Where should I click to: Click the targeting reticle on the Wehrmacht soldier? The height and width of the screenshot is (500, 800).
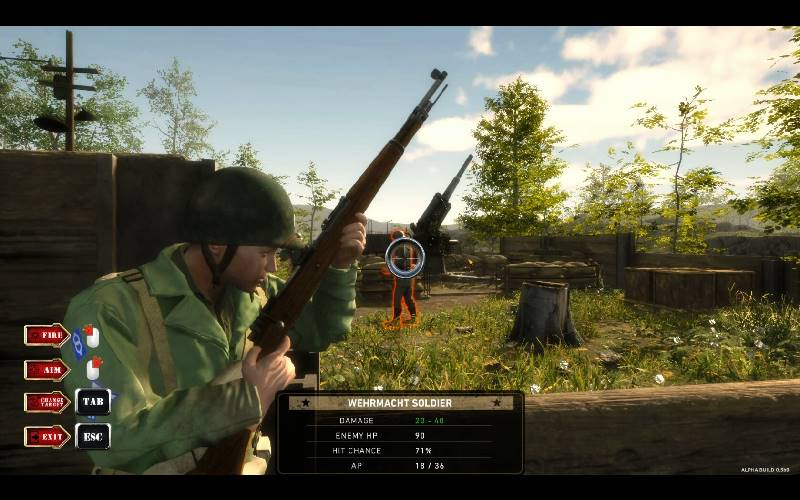coord(404,258)
